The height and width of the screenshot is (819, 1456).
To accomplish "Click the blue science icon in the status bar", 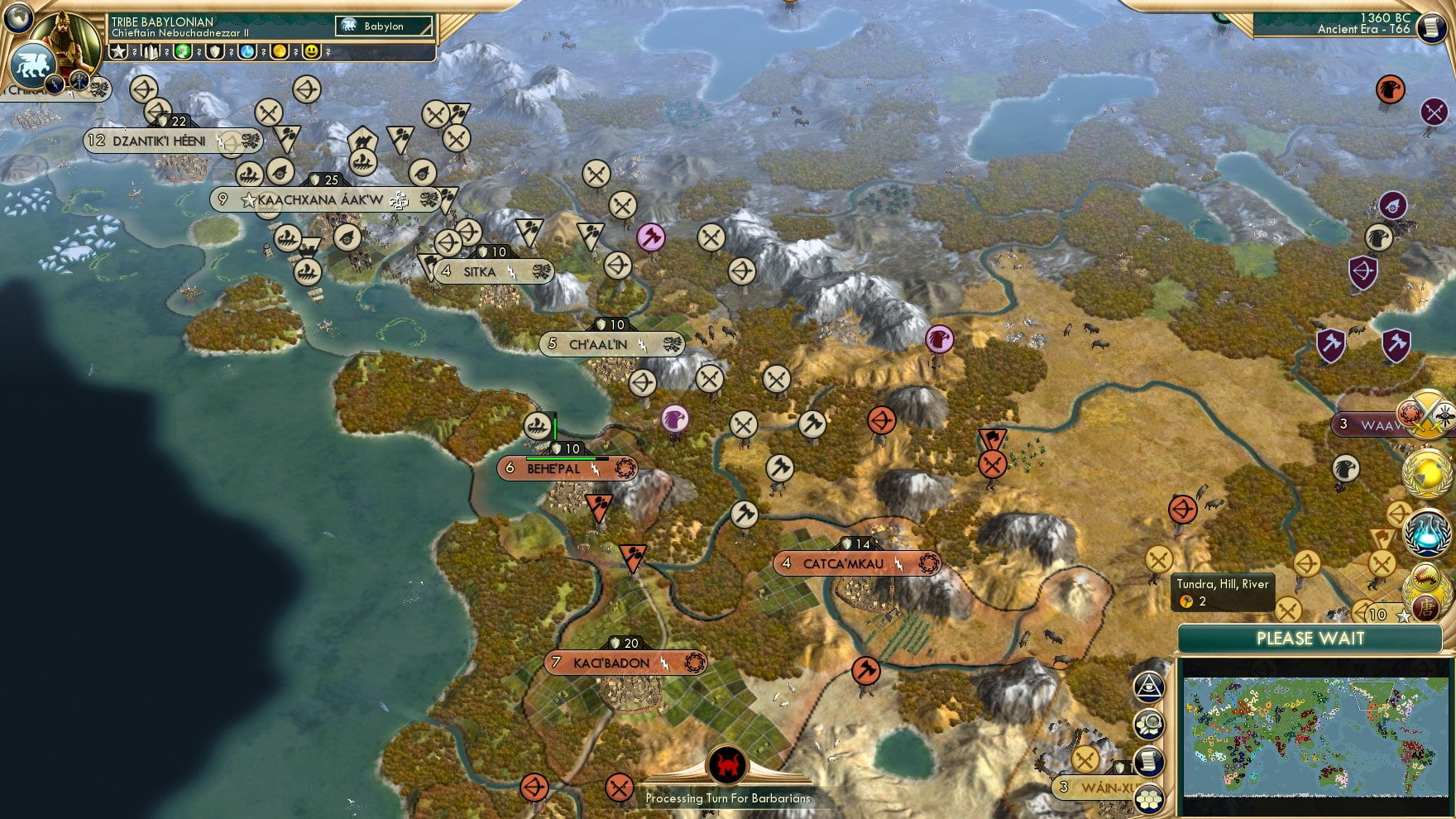I will coord(247,52).
